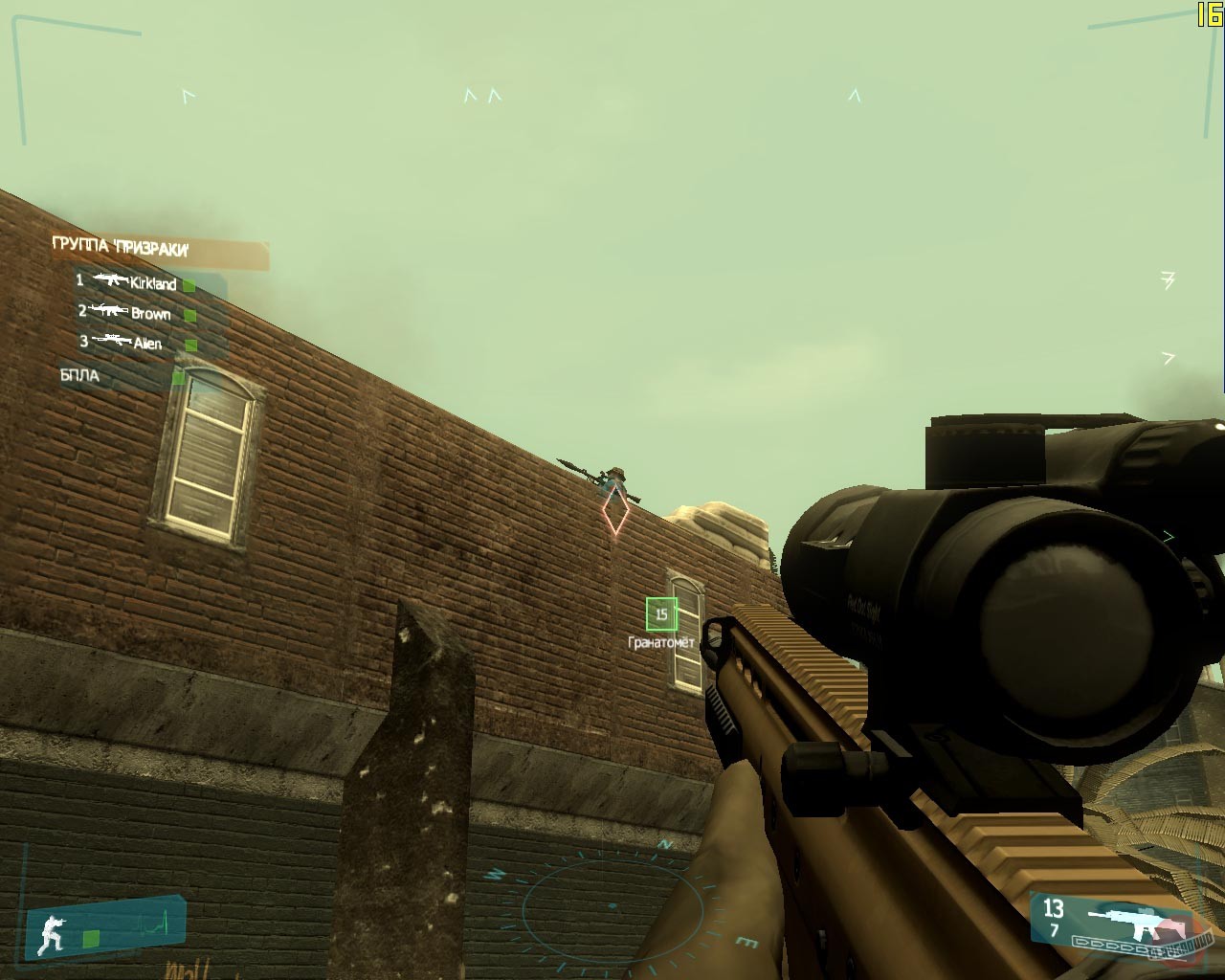The width and height of the screenshot is (1225, 980).
Task: Toggle Brown's green status indicator
Action: click(189, 313)
